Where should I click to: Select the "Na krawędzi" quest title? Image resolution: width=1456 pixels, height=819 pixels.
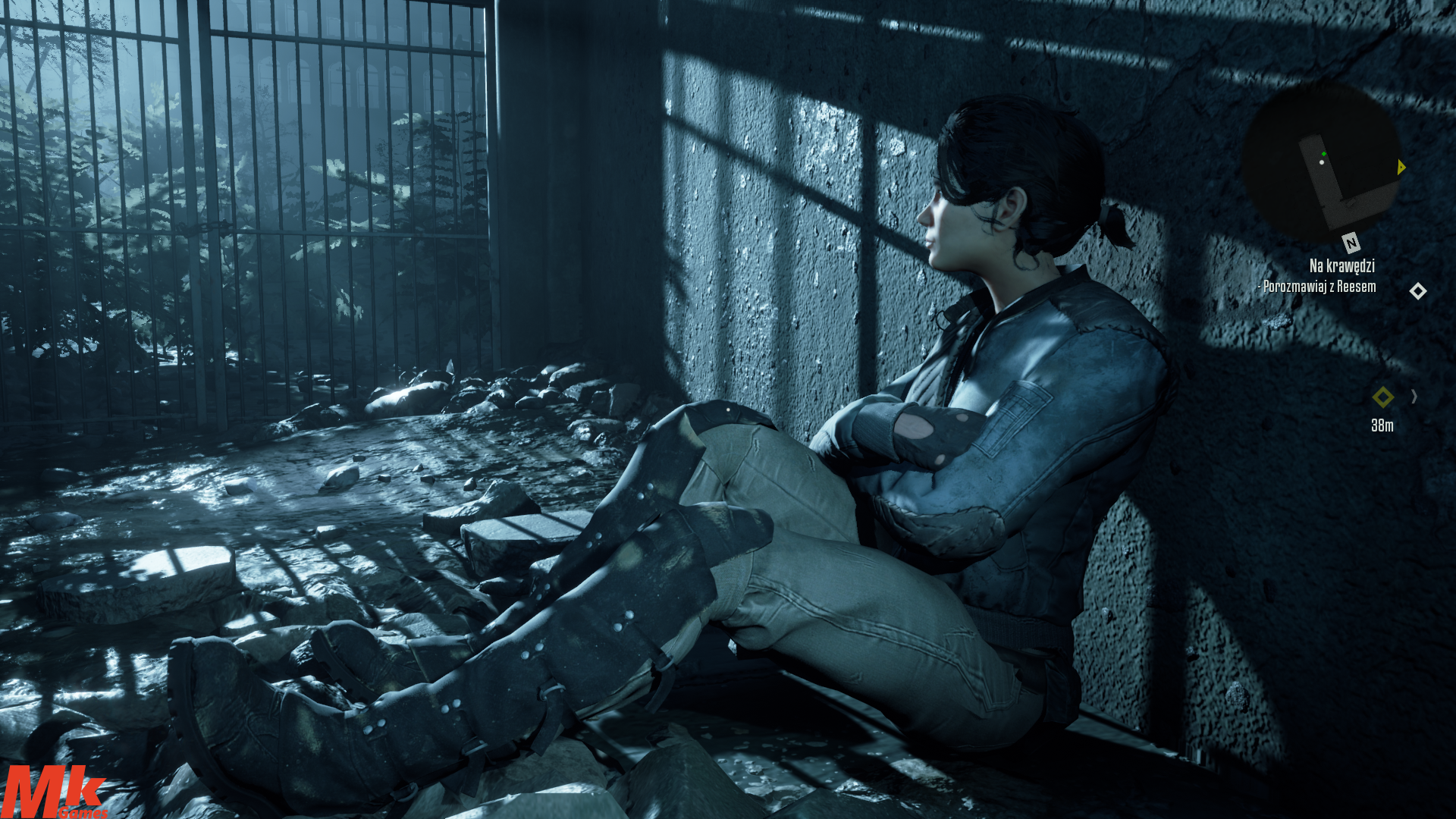tap(1341, 265)
